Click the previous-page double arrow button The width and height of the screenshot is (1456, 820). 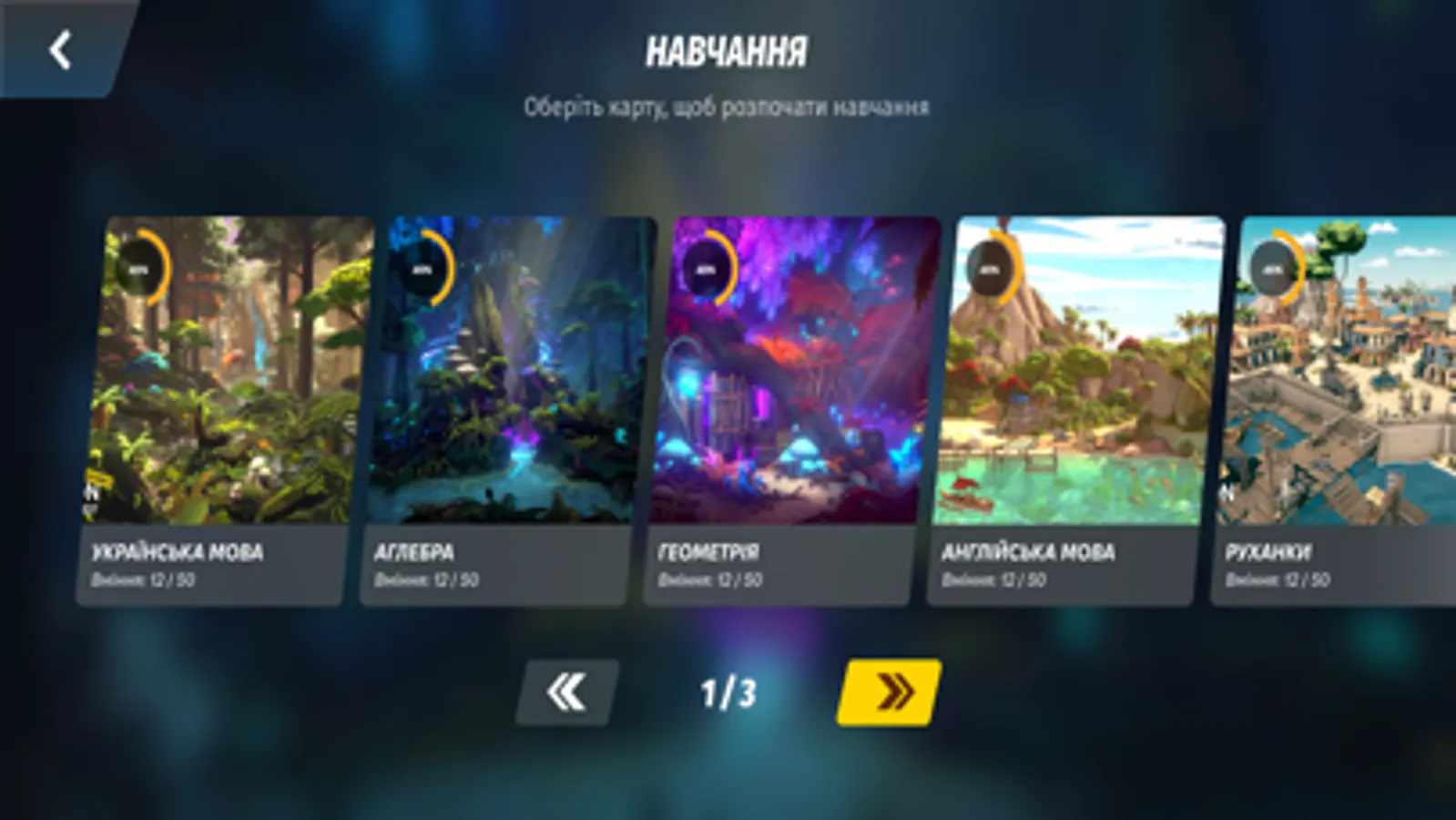click(565, 692)
